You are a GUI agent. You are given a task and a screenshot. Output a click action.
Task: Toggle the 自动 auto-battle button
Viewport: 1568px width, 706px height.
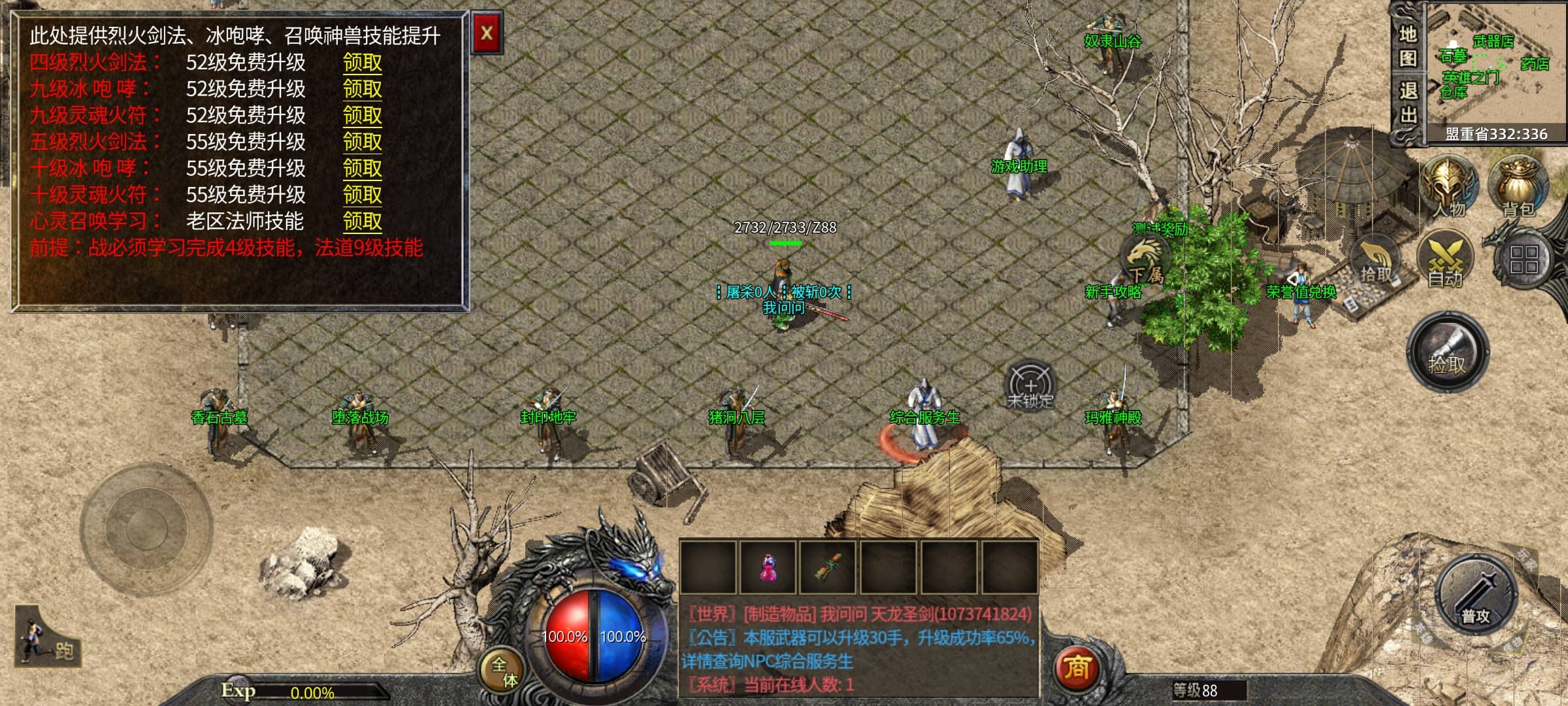(1445, 261)
